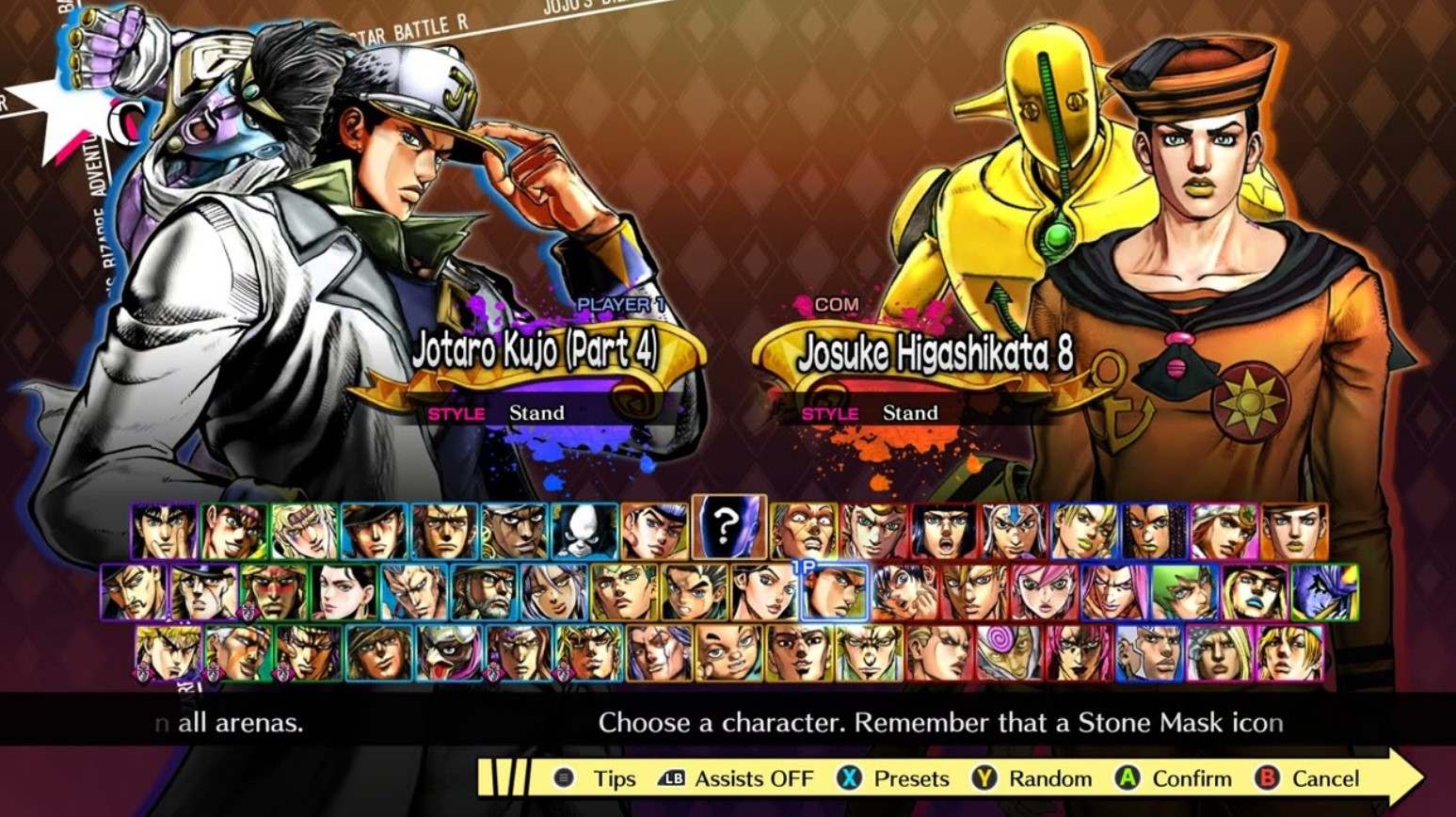
Task: Pick the portrait with the purple spiral hood
Action: click(1008, 652)
